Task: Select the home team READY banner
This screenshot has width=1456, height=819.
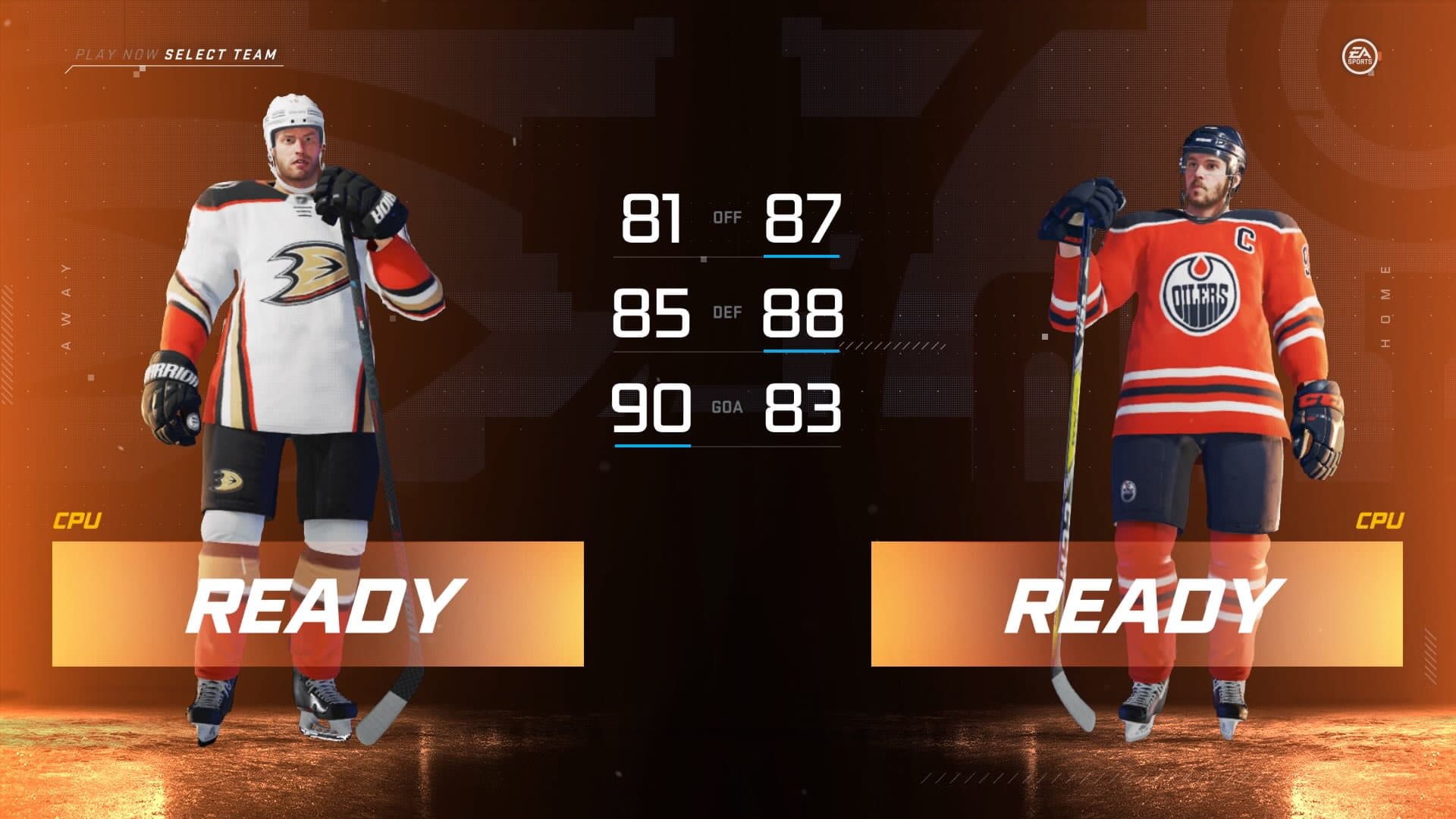Action: [1136, 604]
